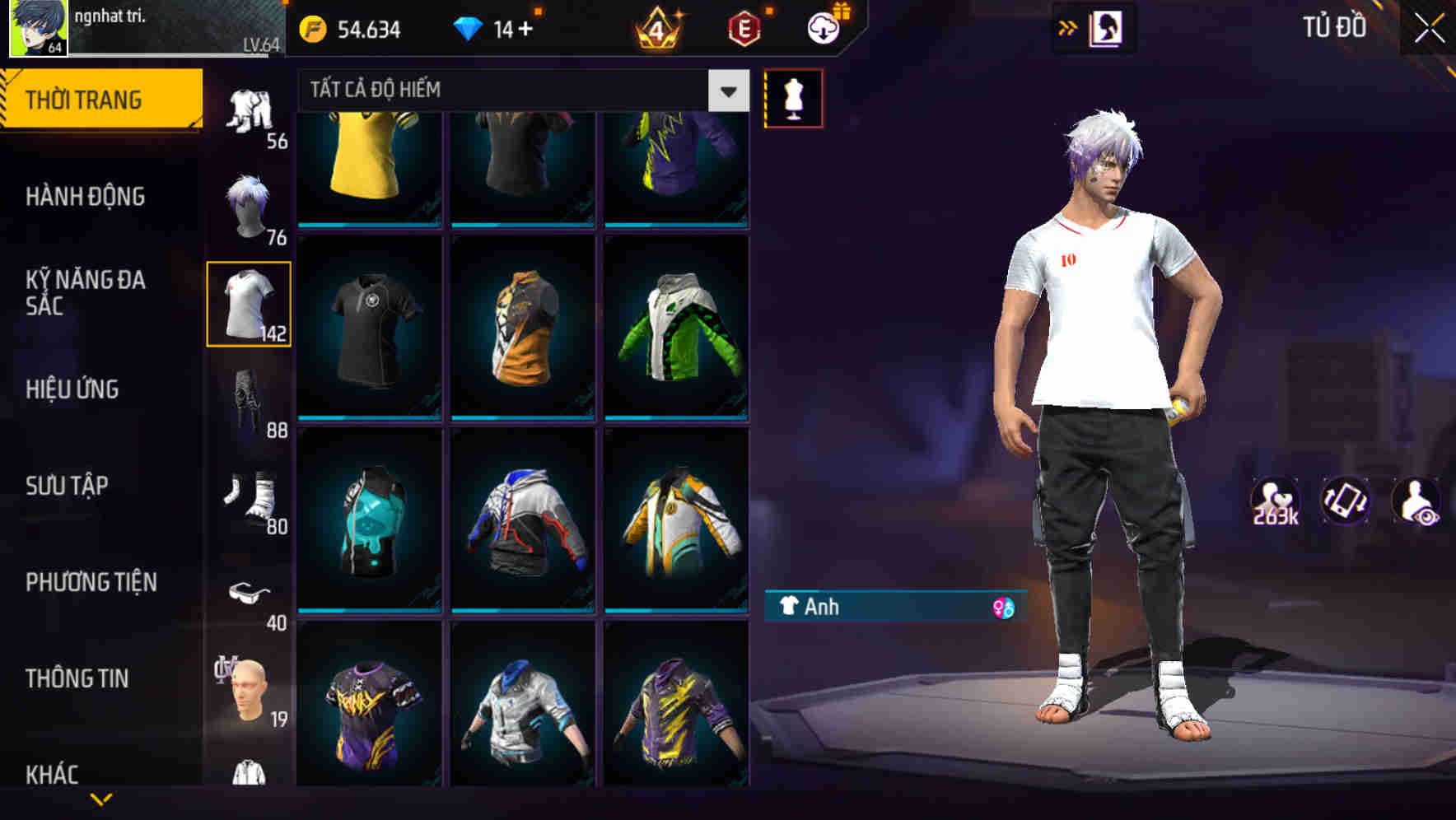1456x820 pixels.
Task: Select the white number 10 jersey thumbnail
Action: point(248,302)
